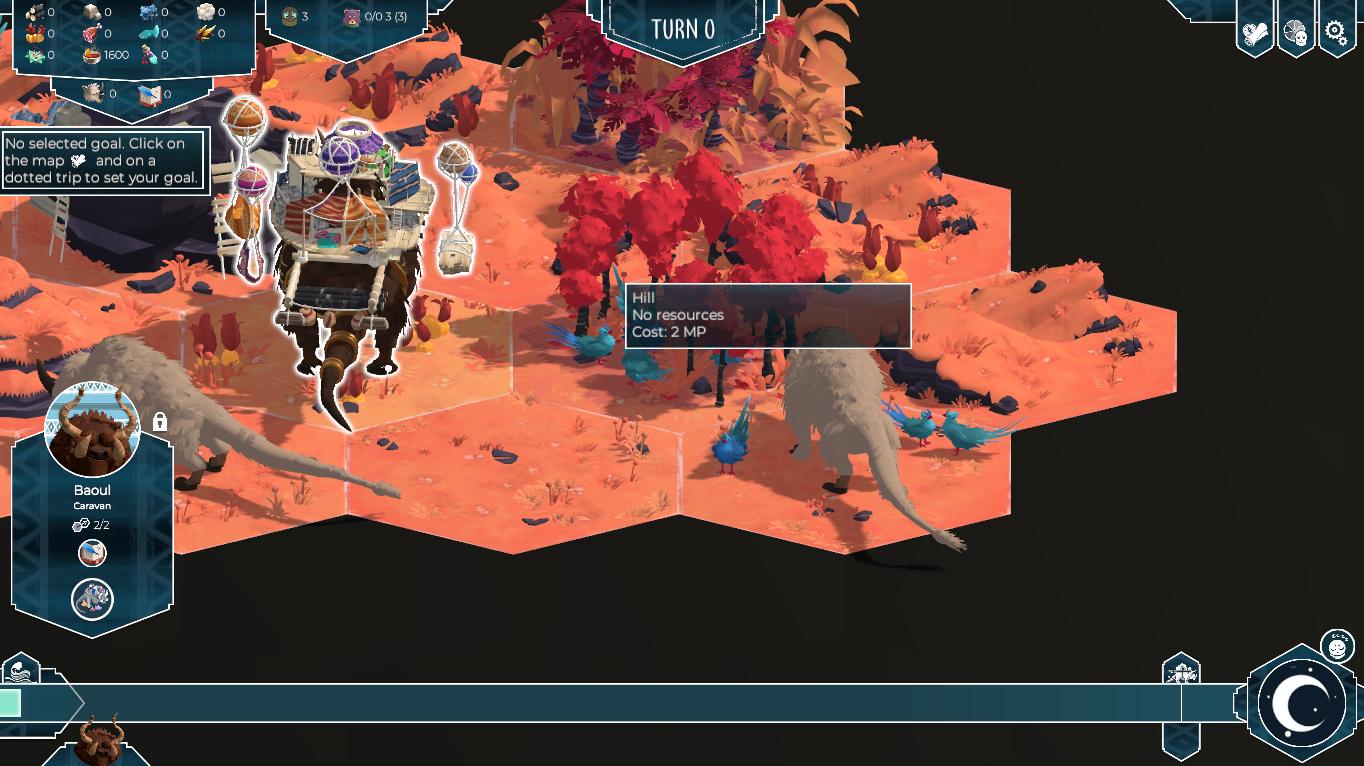Viewport: 1364px width, 766px height.
Task: Open the settings gears menu
Action: (1336, 31)
